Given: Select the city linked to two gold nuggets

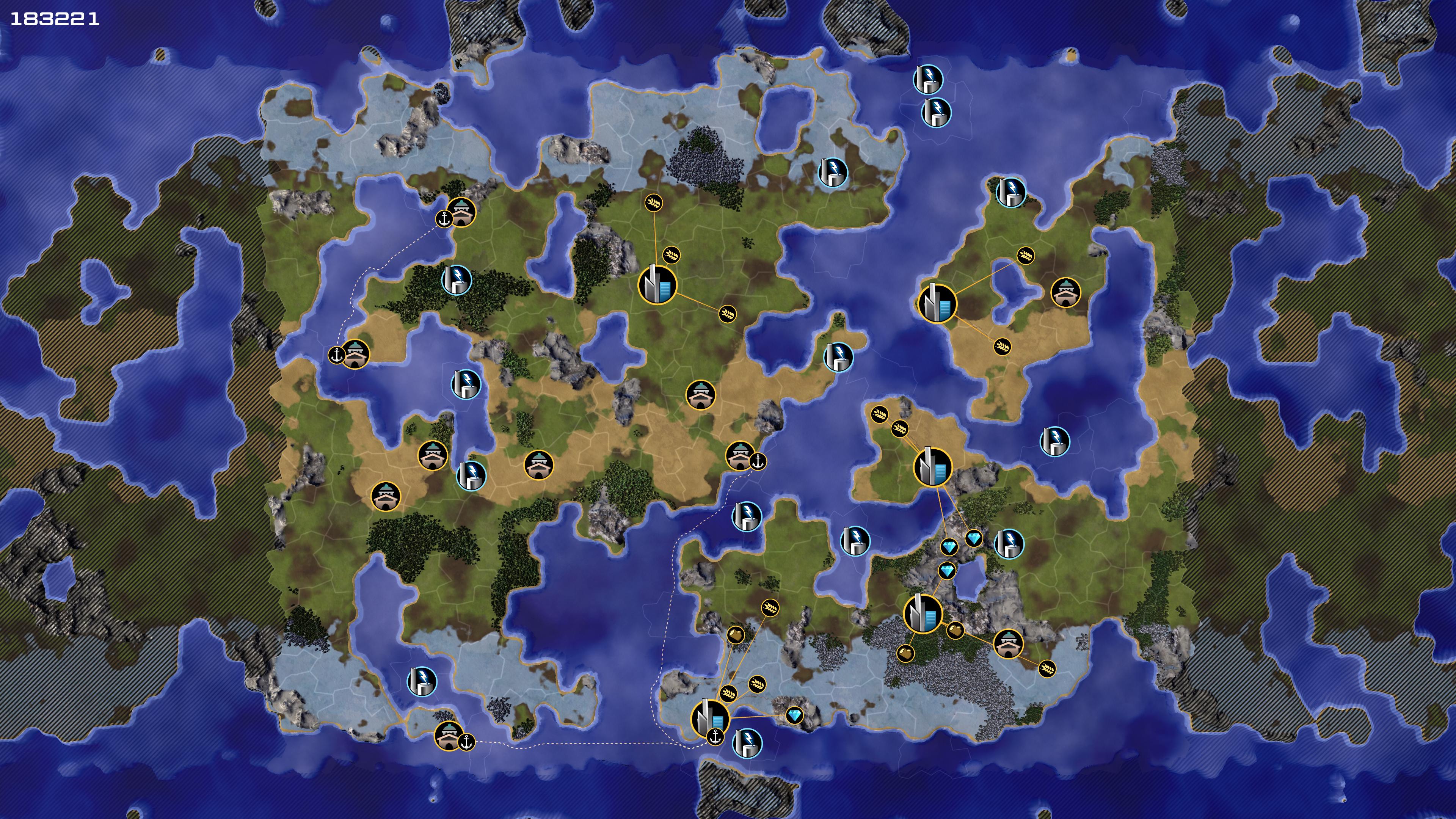Looking at the screenshot, I should [x=923, y=613].
